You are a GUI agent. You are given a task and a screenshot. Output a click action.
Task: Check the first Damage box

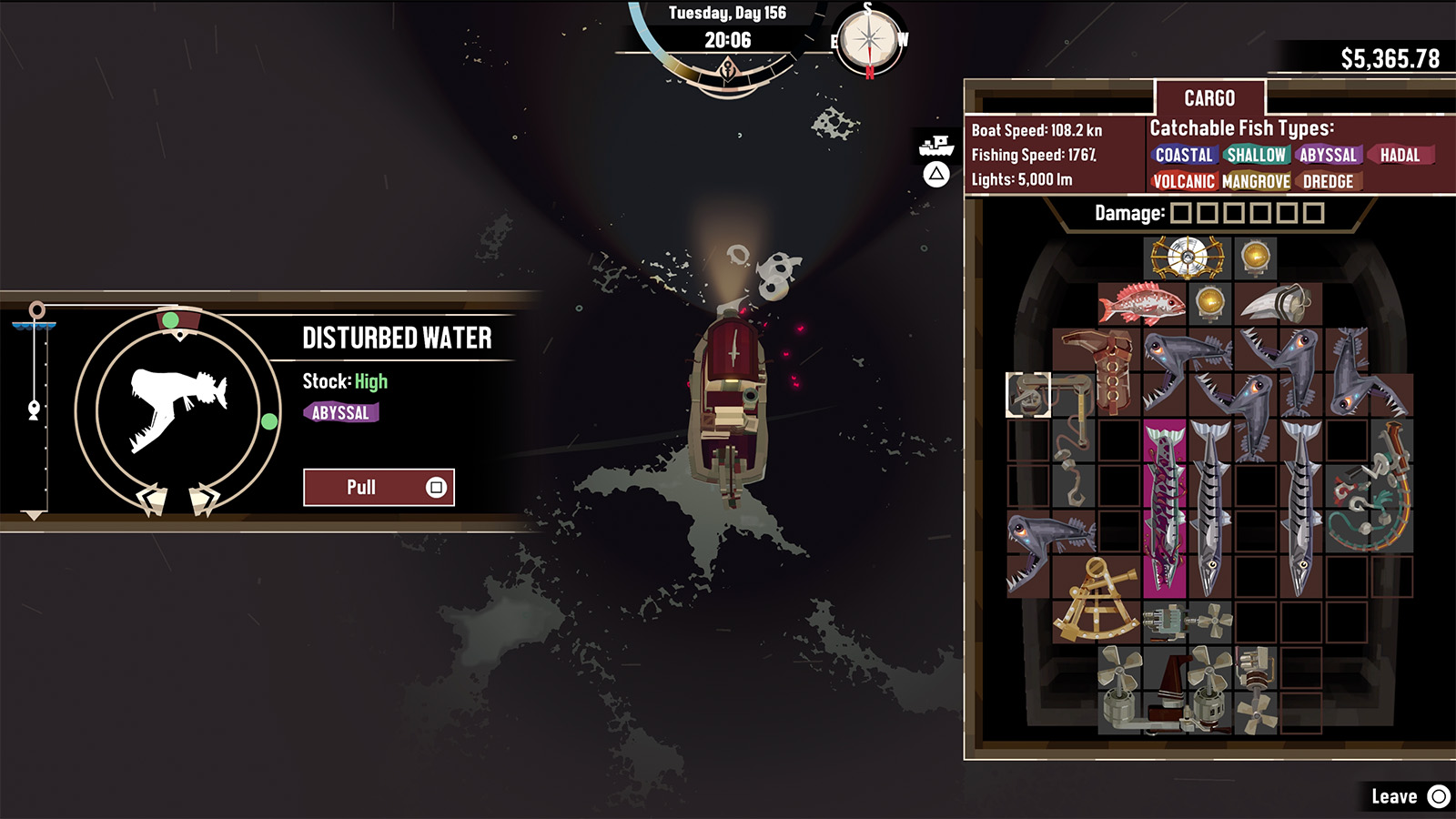pyautogui.click(x=1180, y=214)
